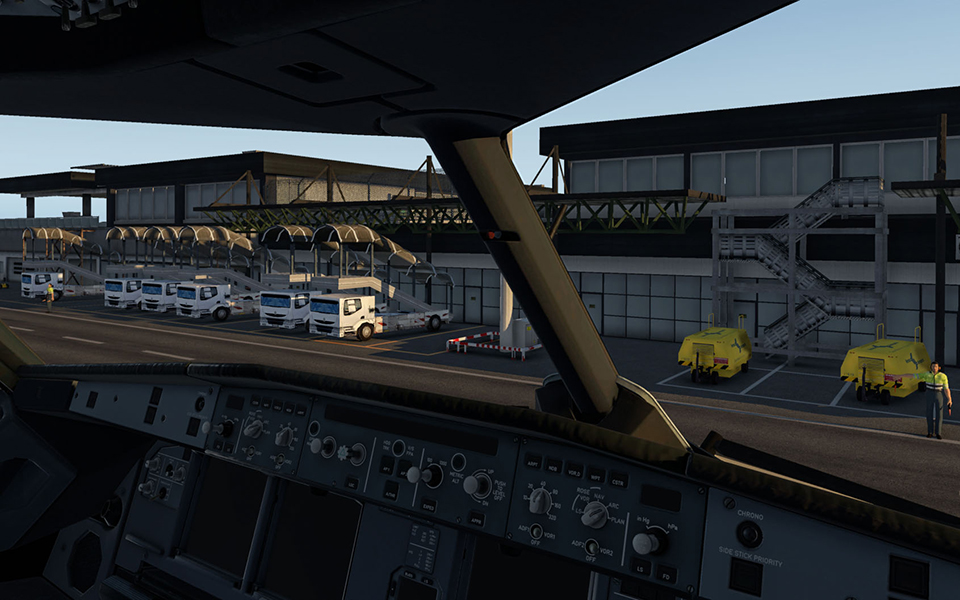This screenshot has width=960, height=600.
Task: Click the ND range selector knob
Action: click(541, 501)
